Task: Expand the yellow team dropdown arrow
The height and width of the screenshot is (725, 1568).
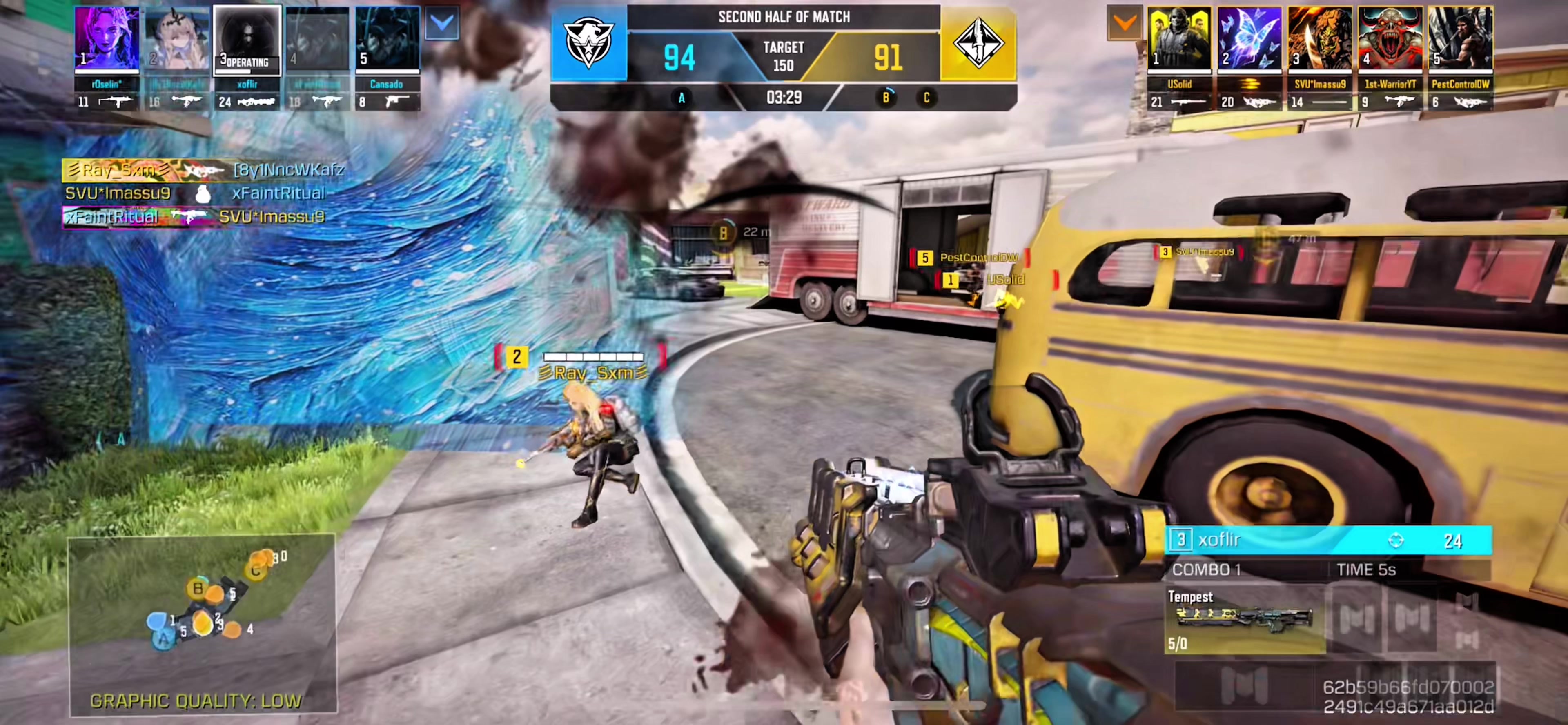Action: point(1124,23)
